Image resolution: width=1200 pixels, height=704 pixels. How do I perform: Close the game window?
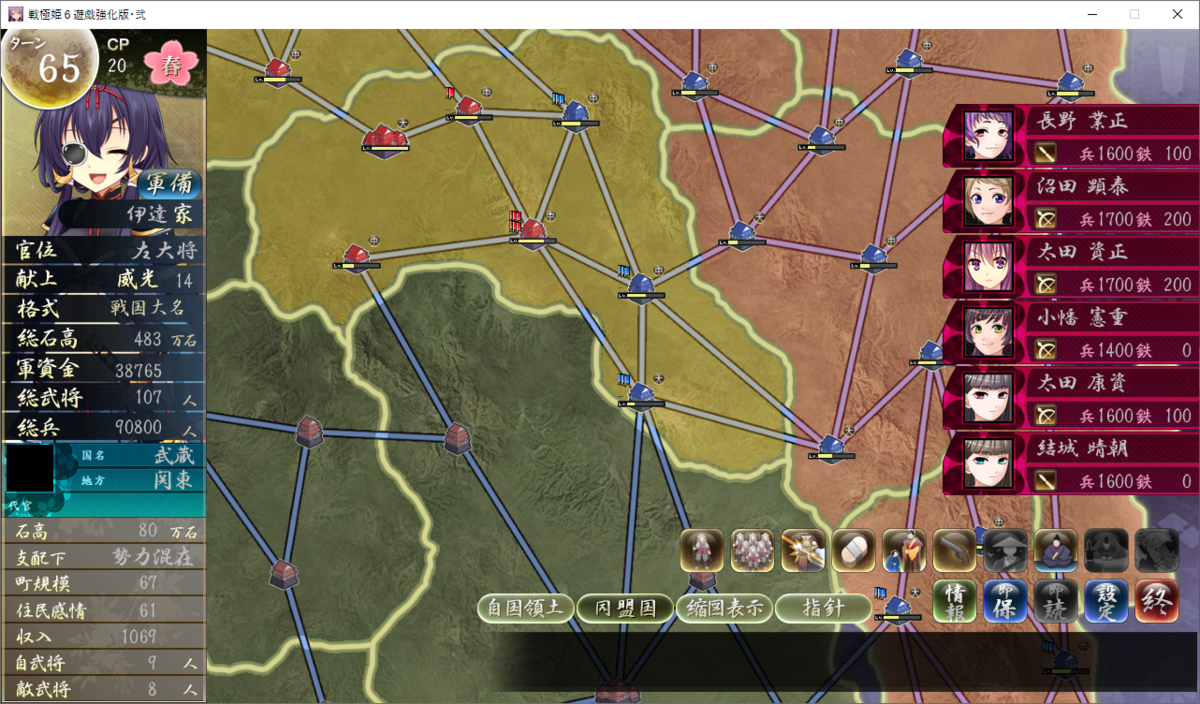pyautogui.click(x=1176, y=14)
